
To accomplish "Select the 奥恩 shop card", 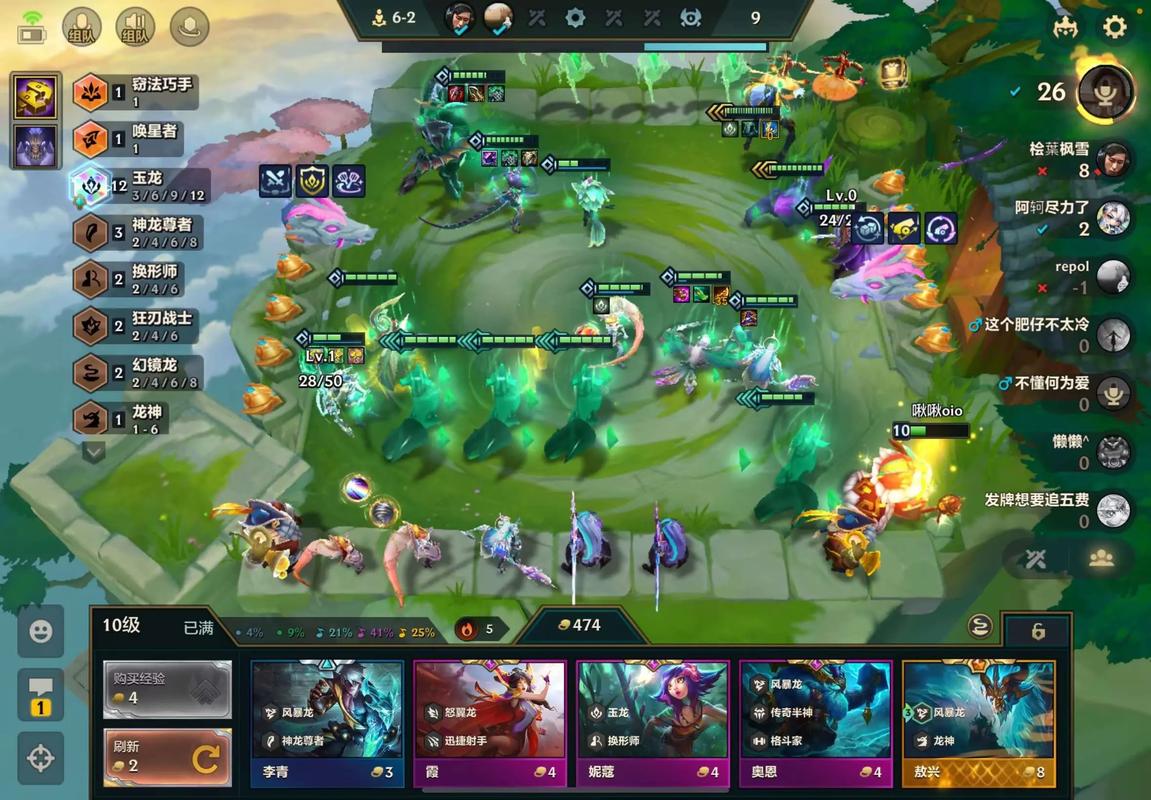I will [x=815, y=722].
